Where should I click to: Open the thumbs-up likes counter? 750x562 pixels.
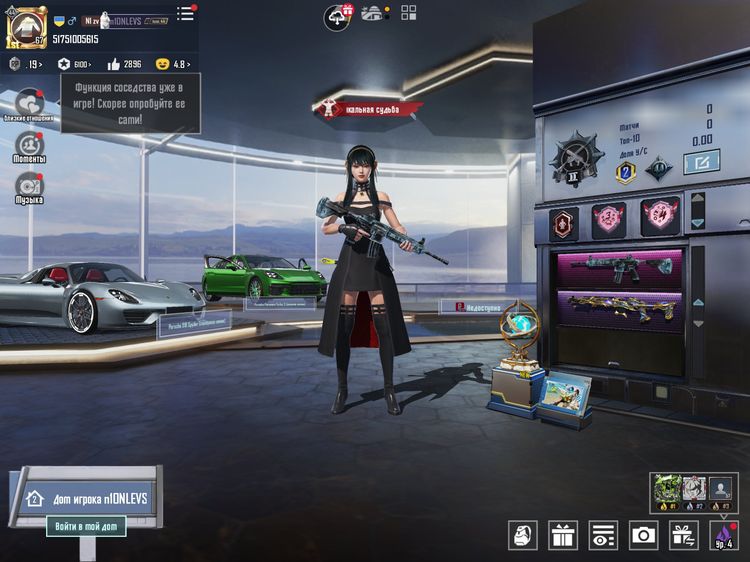(x=125, y=64)
